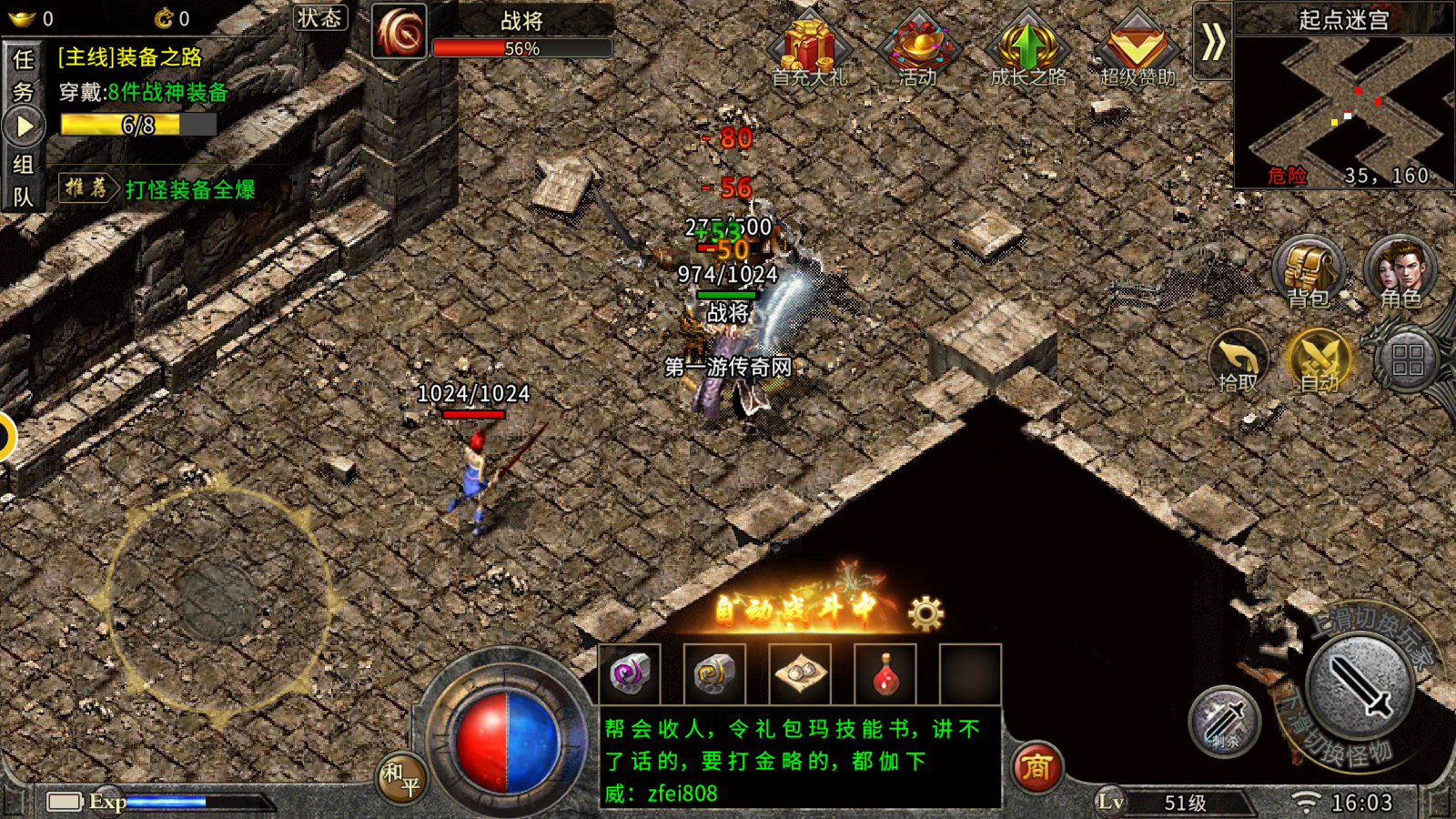1456x819 pixels.
Task: Switch to the 组队 team tab
Action: (x=25, y=178)
